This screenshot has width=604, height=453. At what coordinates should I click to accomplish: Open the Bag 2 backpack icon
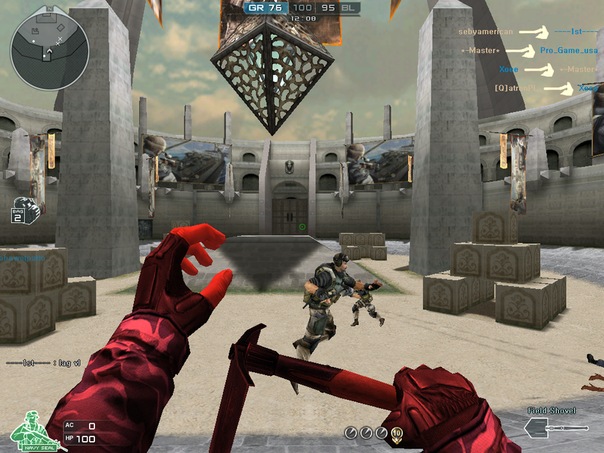tap(25, 210)
